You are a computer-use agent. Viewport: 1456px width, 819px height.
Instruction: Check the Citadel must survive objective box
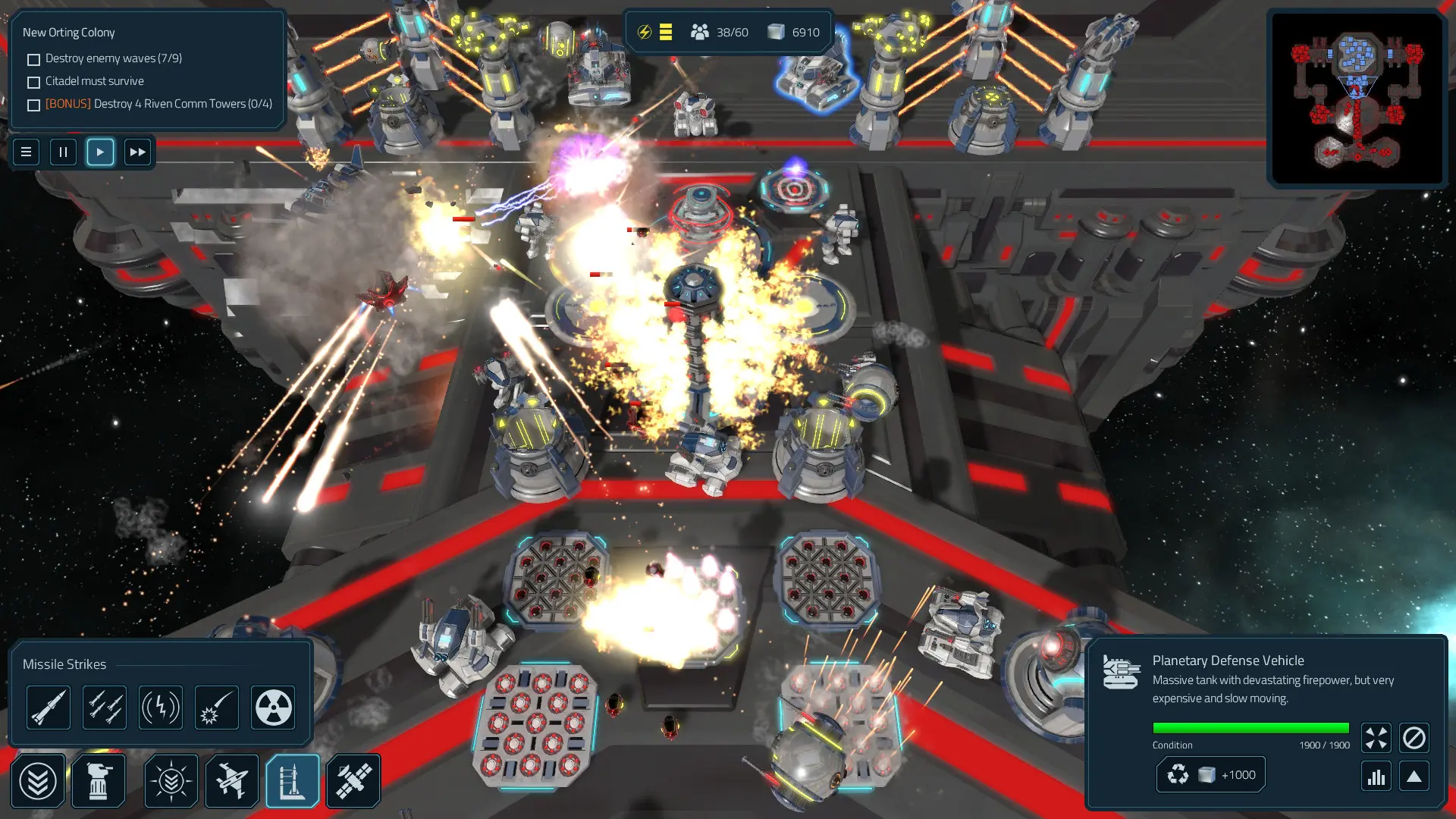33,81
